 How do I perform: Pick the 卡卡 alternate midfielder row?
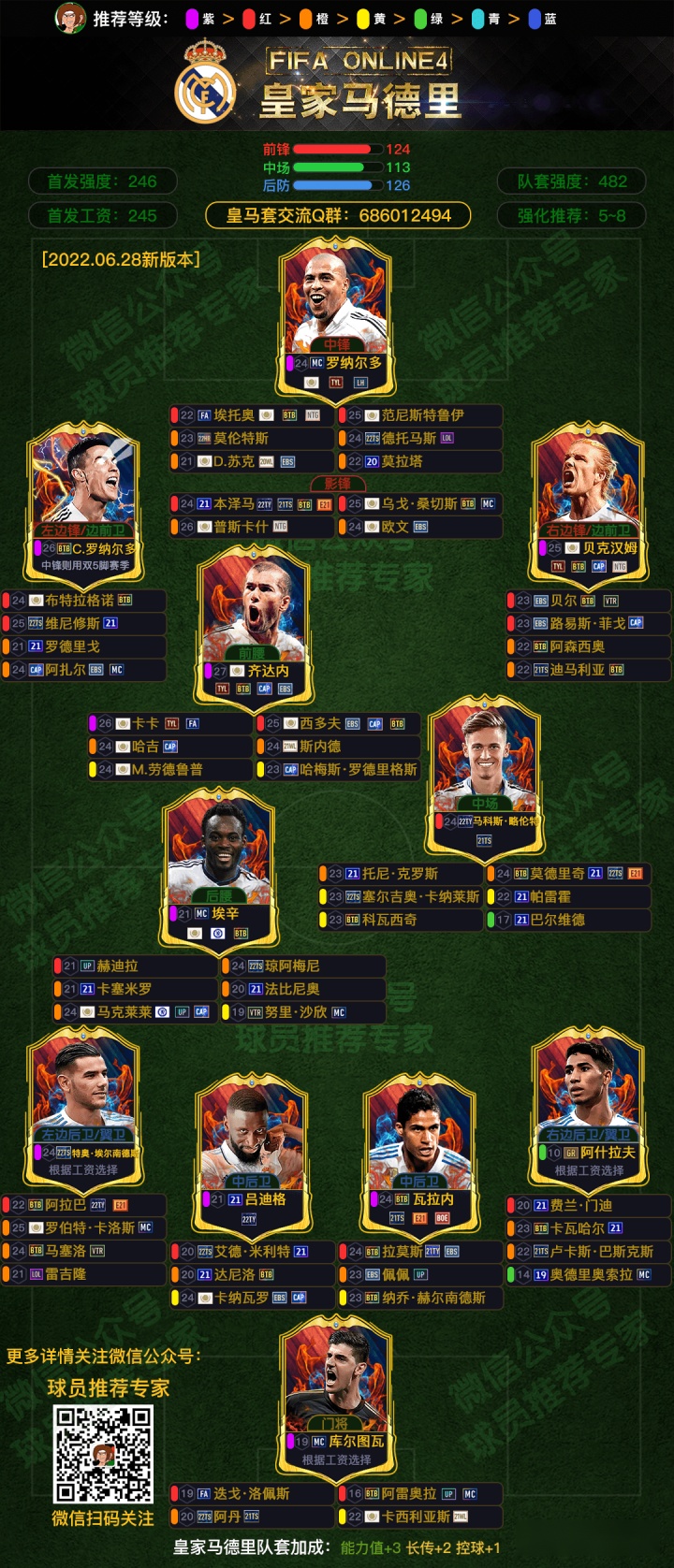(x=169, y=723)
